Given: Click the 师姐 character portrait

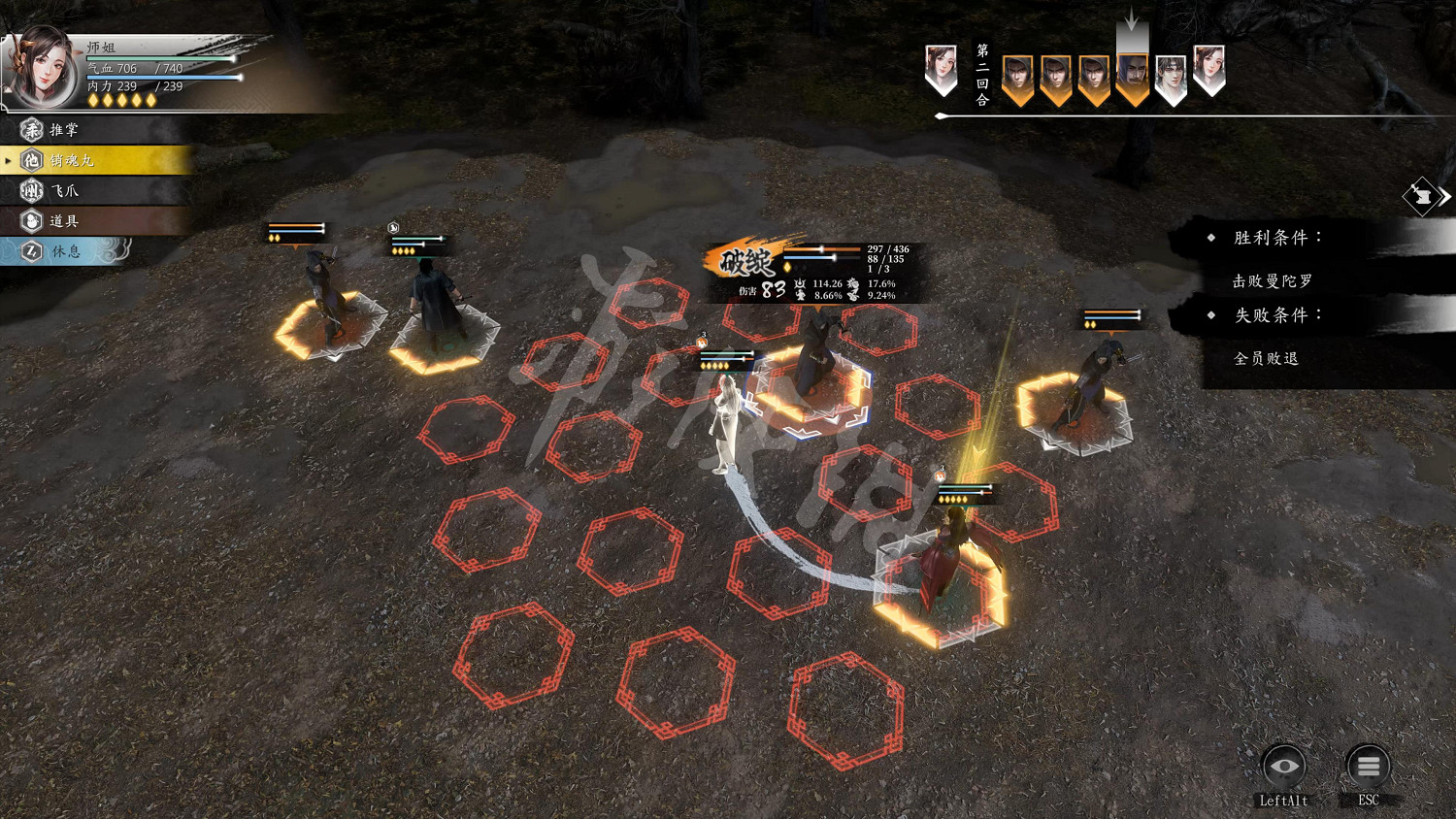Looking at the screenshot, I should coord(45,68).
